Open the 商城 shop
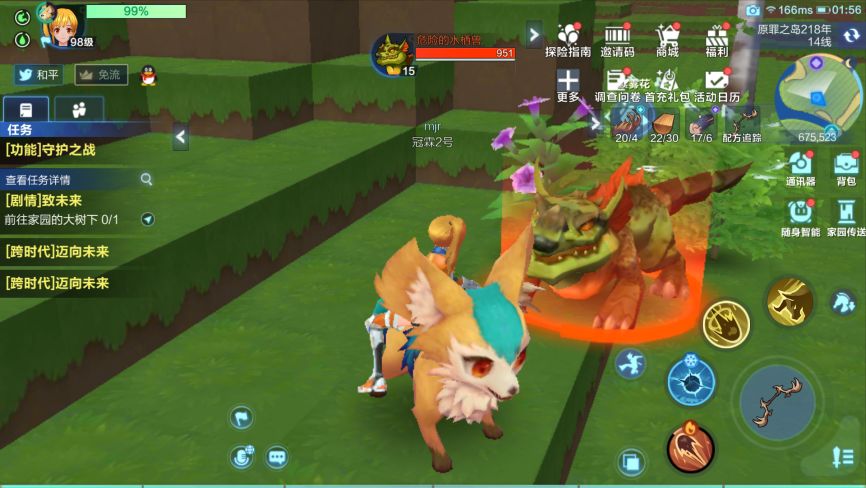The width and height of the screenshot is (866, 488). pos(667,40)
